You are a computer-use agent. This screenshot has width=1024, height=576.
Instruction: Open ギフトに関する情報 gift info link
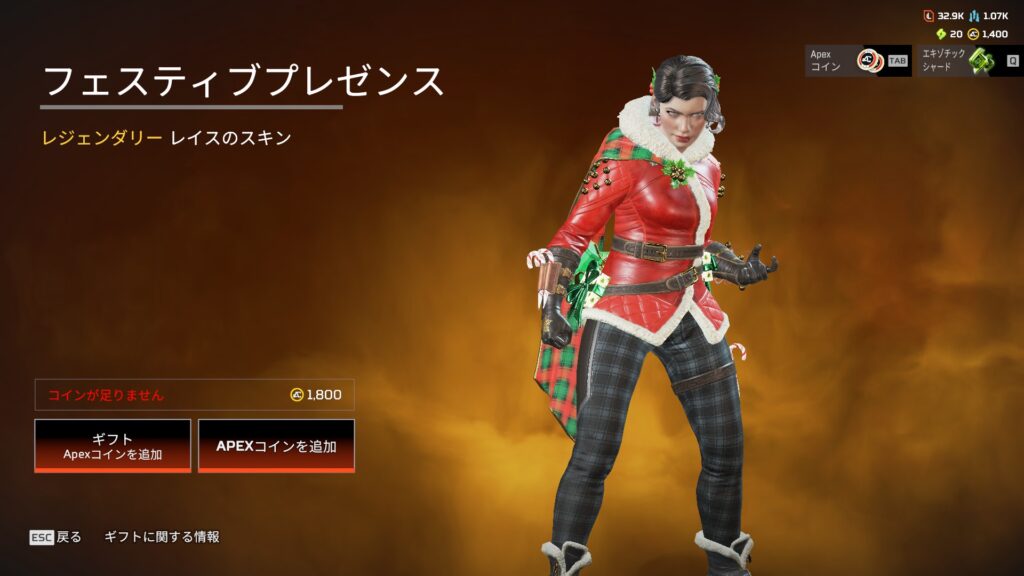(162, 537)
